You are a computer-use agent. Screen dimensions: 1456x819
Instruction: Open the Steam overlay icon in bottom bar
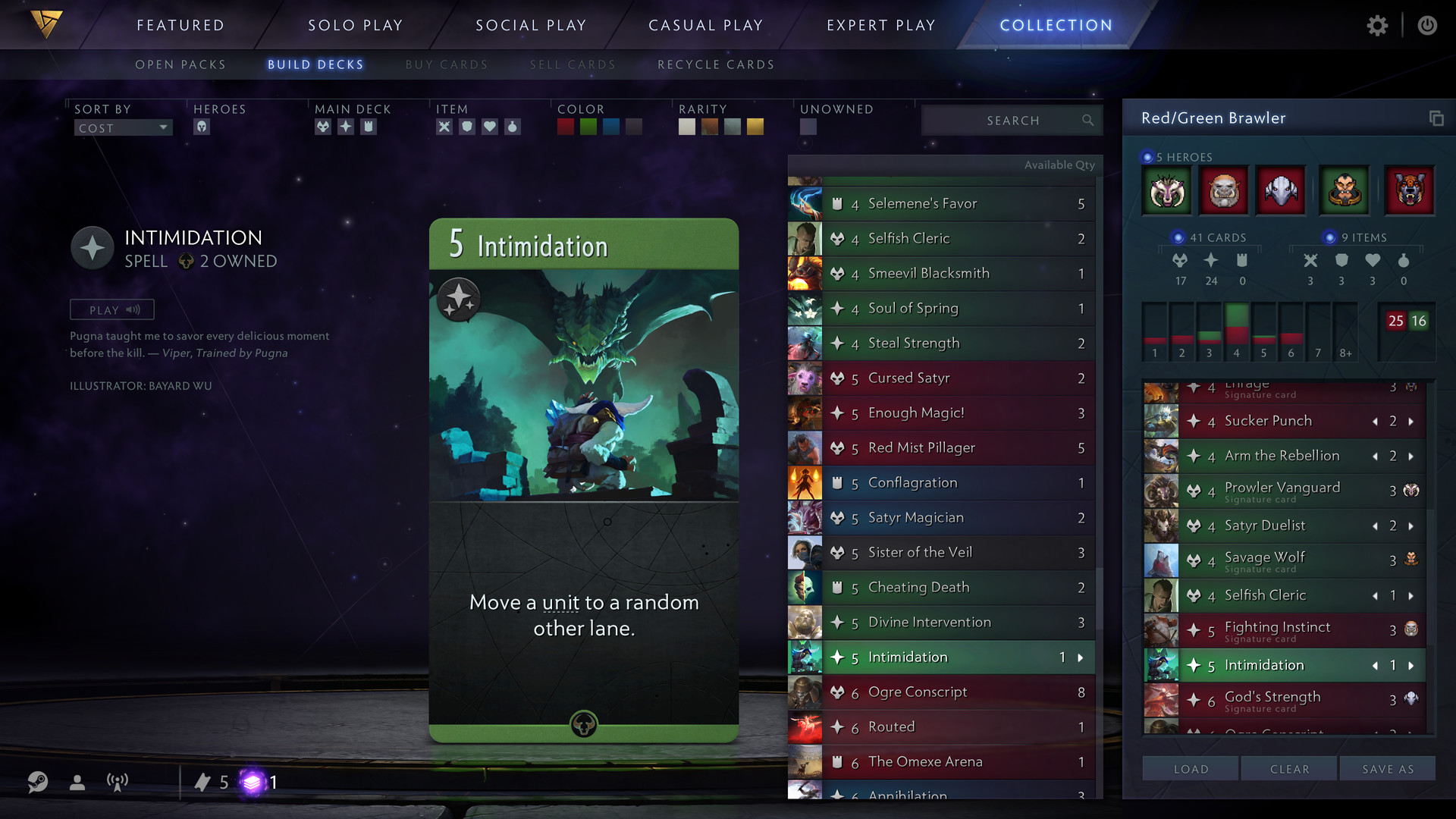point(37,782)
